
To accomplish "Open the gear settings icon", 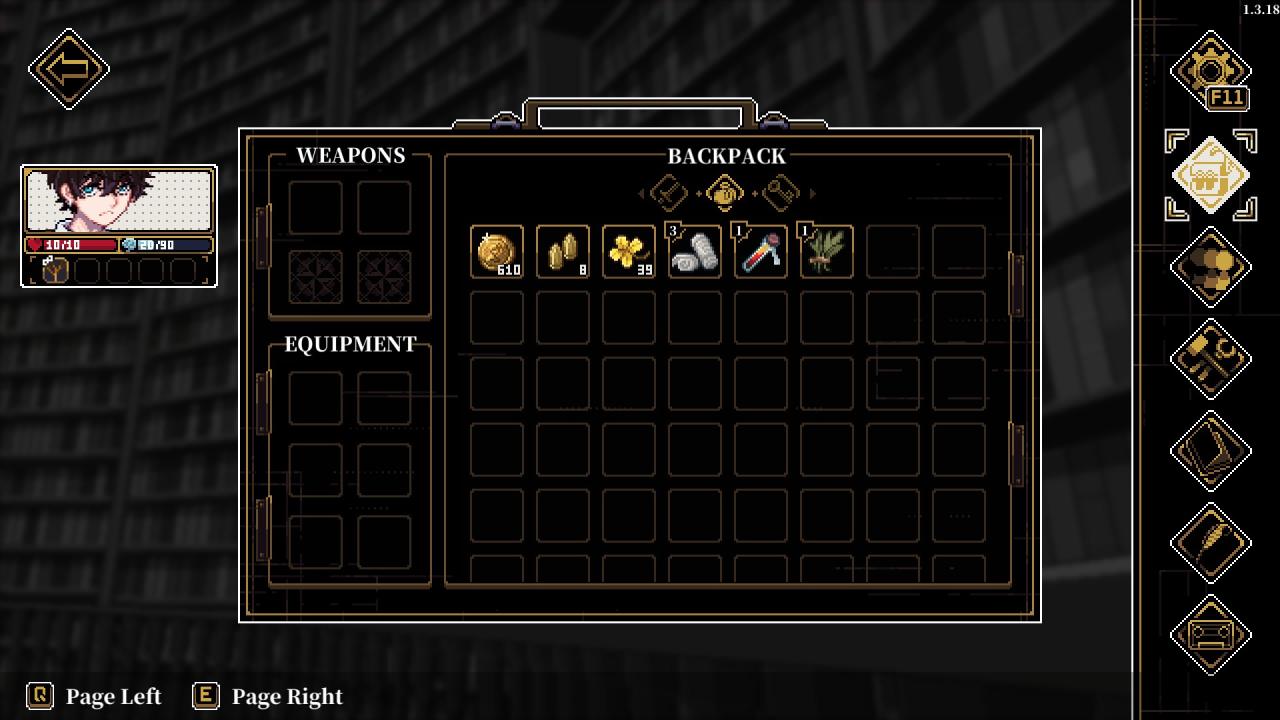I will [1210, 70].
